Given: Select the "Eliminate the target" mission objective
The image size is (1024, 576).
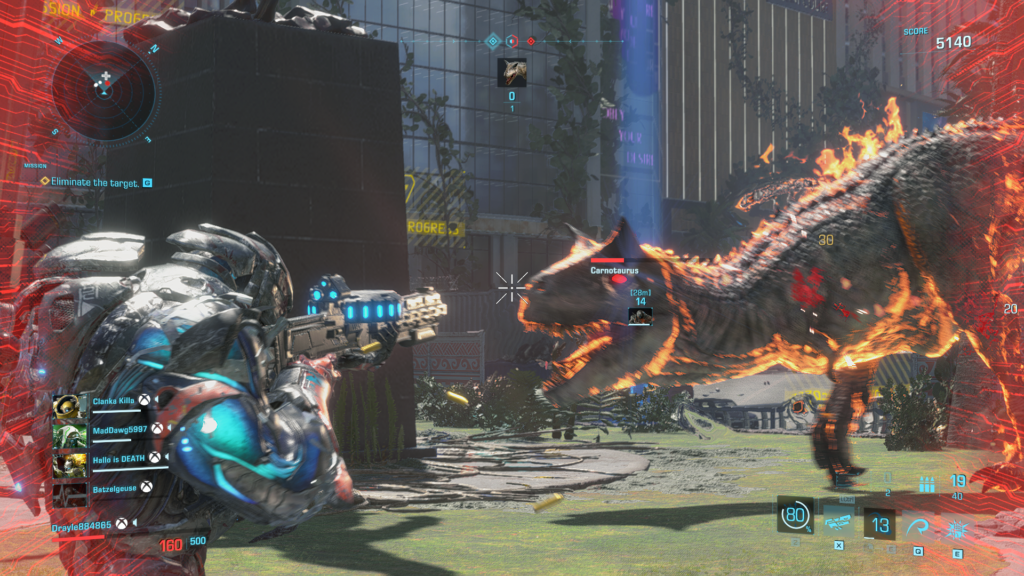Looking at the screenshot, I should pyautogui.click(x=93, y=182).
